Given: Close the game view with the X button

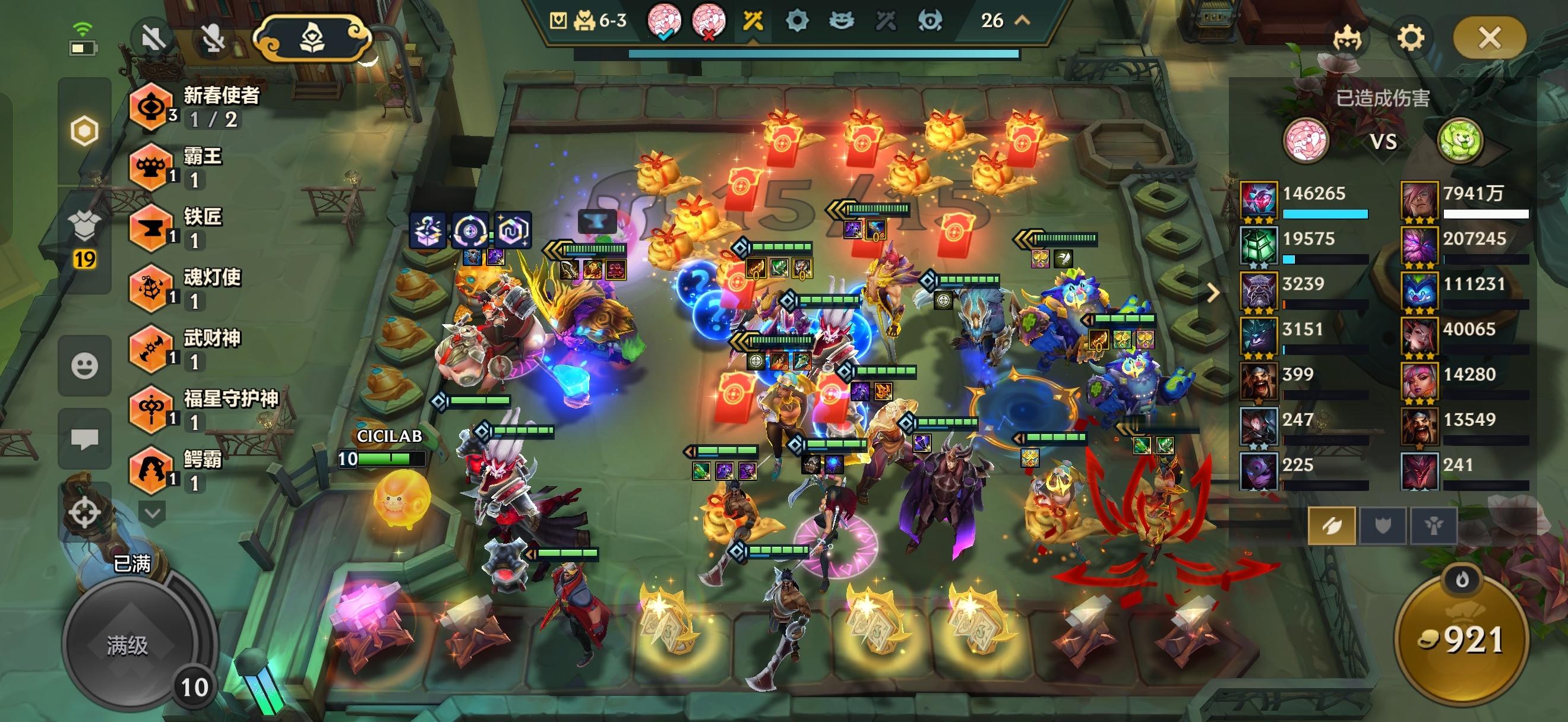Looking at the screenshot, I should pyautogui.click(x=1489, y=39).
